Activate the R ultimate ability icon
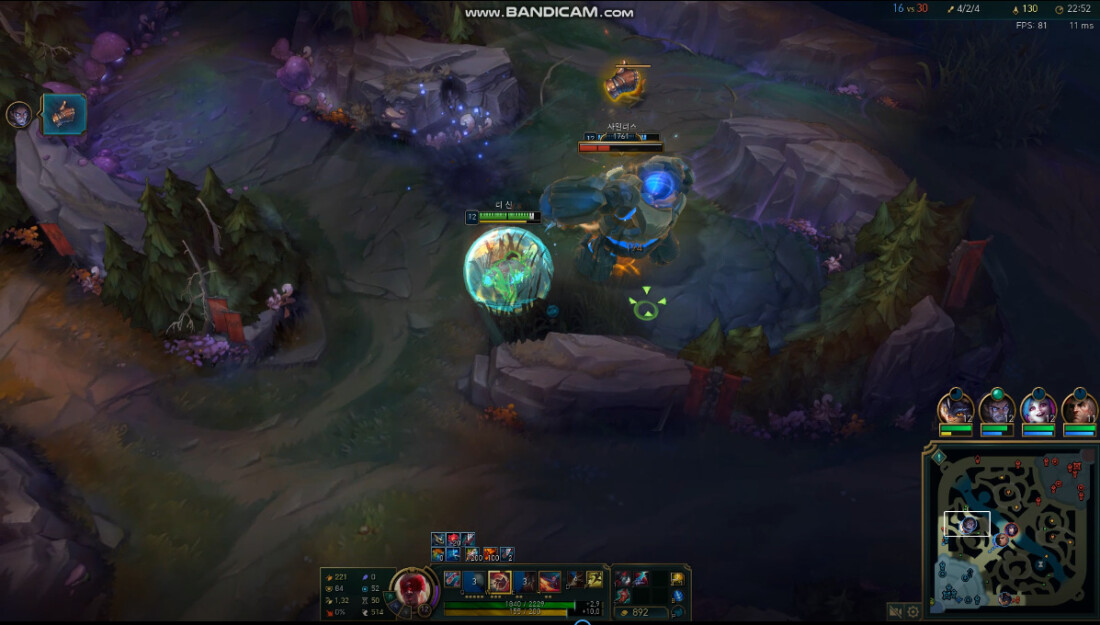Viewport: 1100px width, 625px height. coord(550,581)
